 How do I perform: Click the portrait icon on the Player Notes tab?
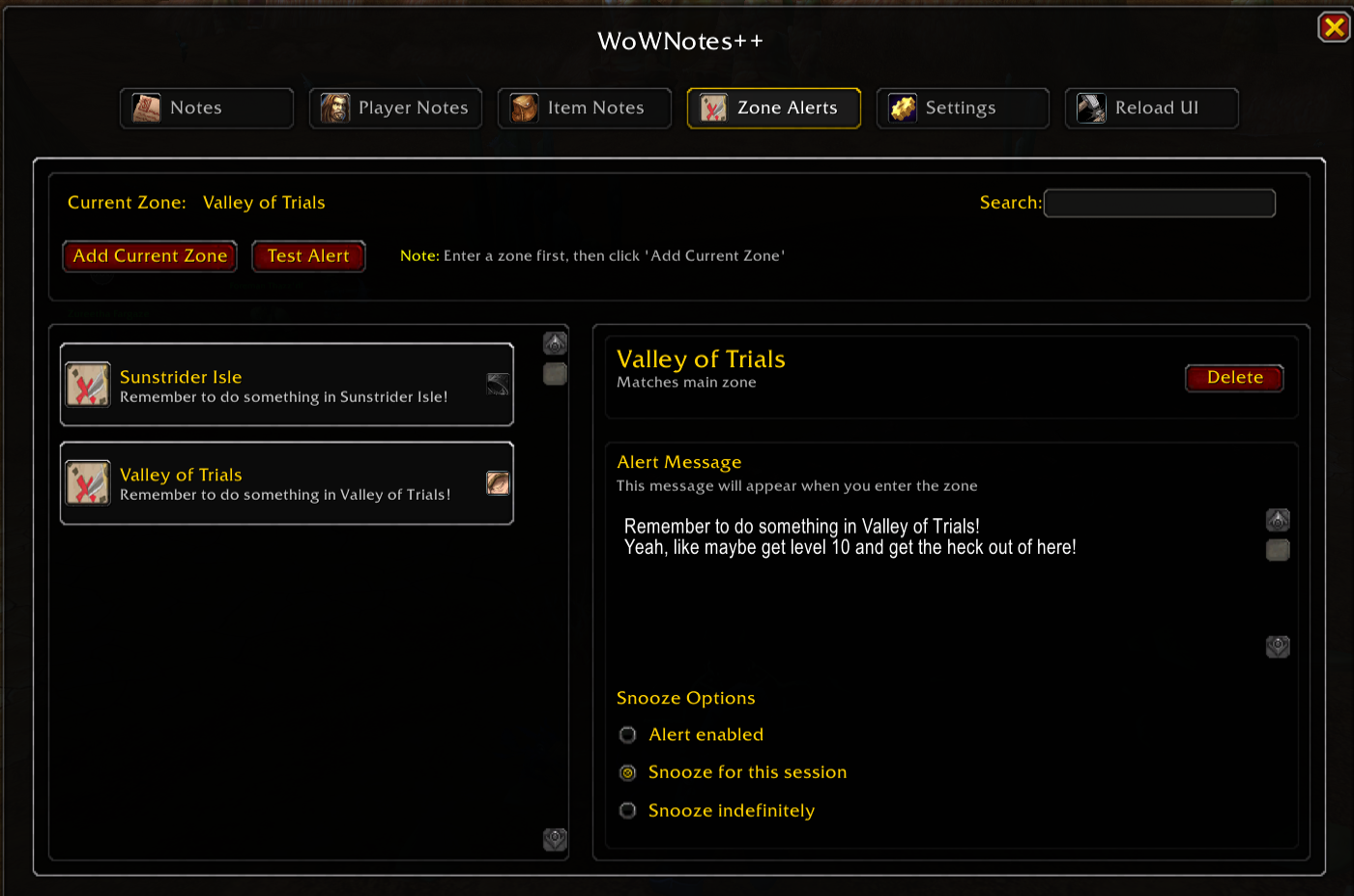click(x=335, y=107)
